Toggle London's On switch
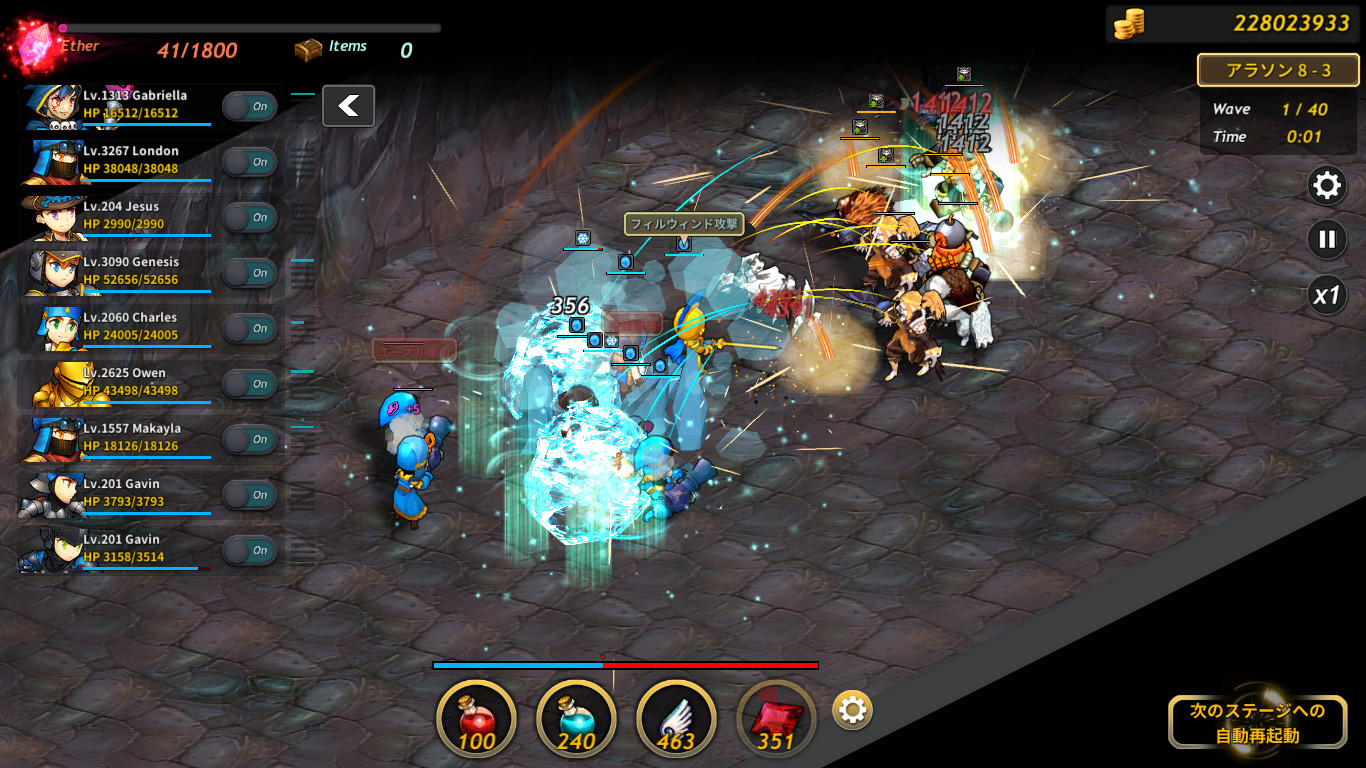1366x768 pixels. tap(249, 162)
